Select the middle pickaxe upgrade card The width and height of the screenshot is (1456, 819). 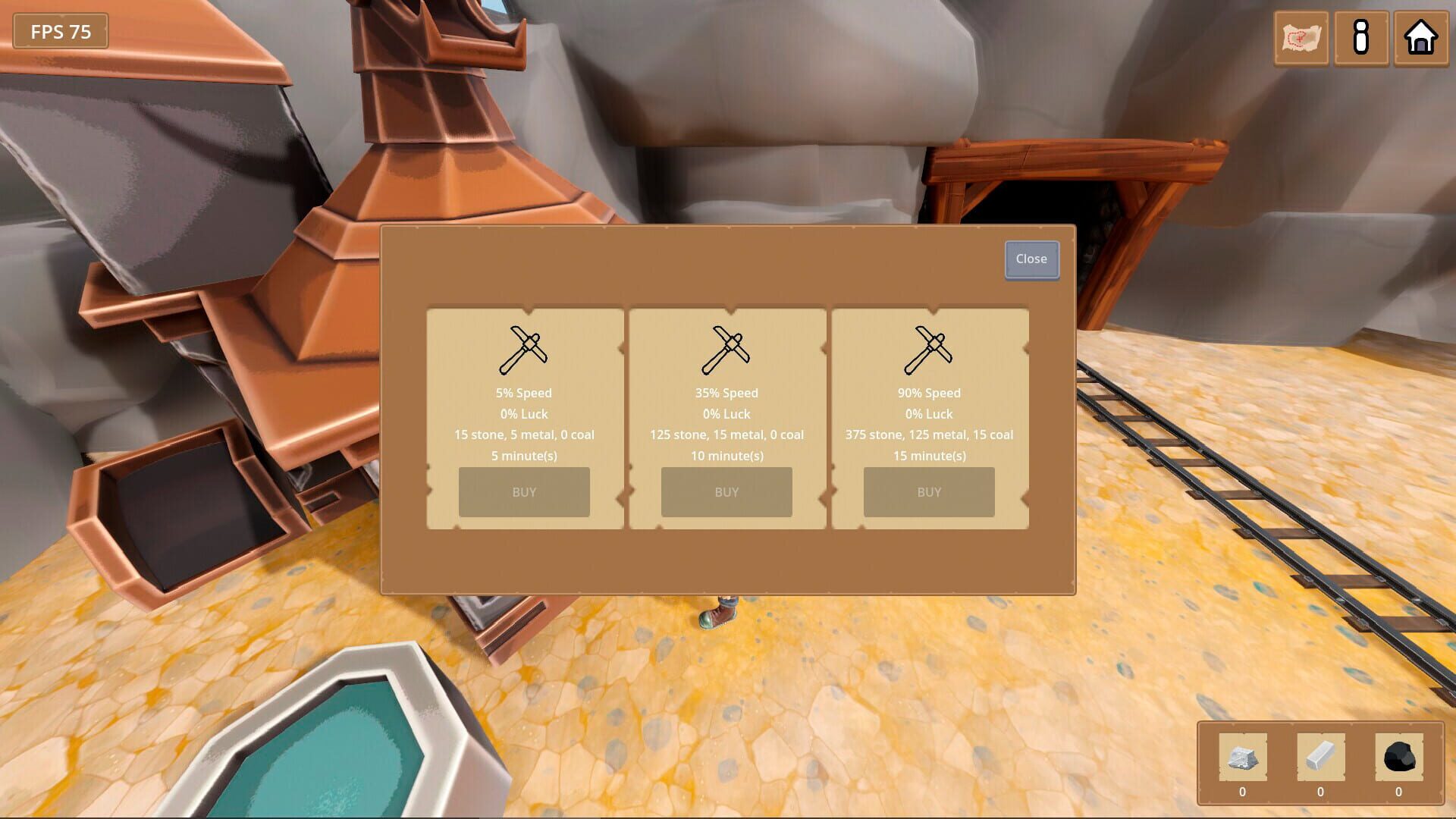click(x=726, y=416)
